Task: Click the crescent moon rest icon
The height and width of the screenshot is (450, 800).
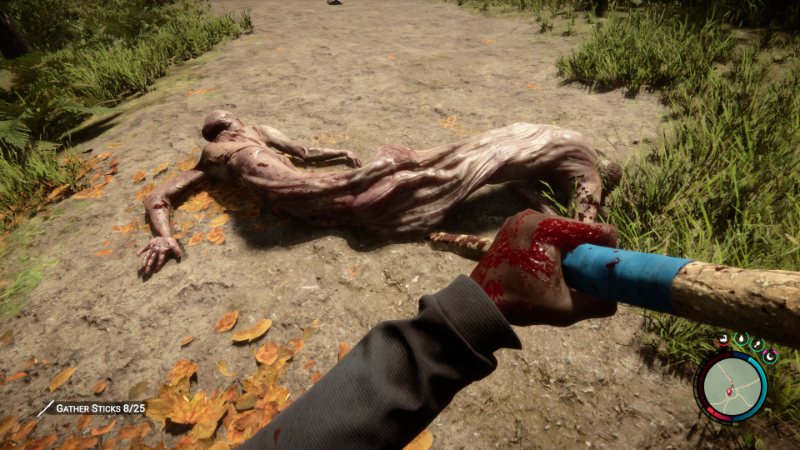Action: click(x=770, y=355)
